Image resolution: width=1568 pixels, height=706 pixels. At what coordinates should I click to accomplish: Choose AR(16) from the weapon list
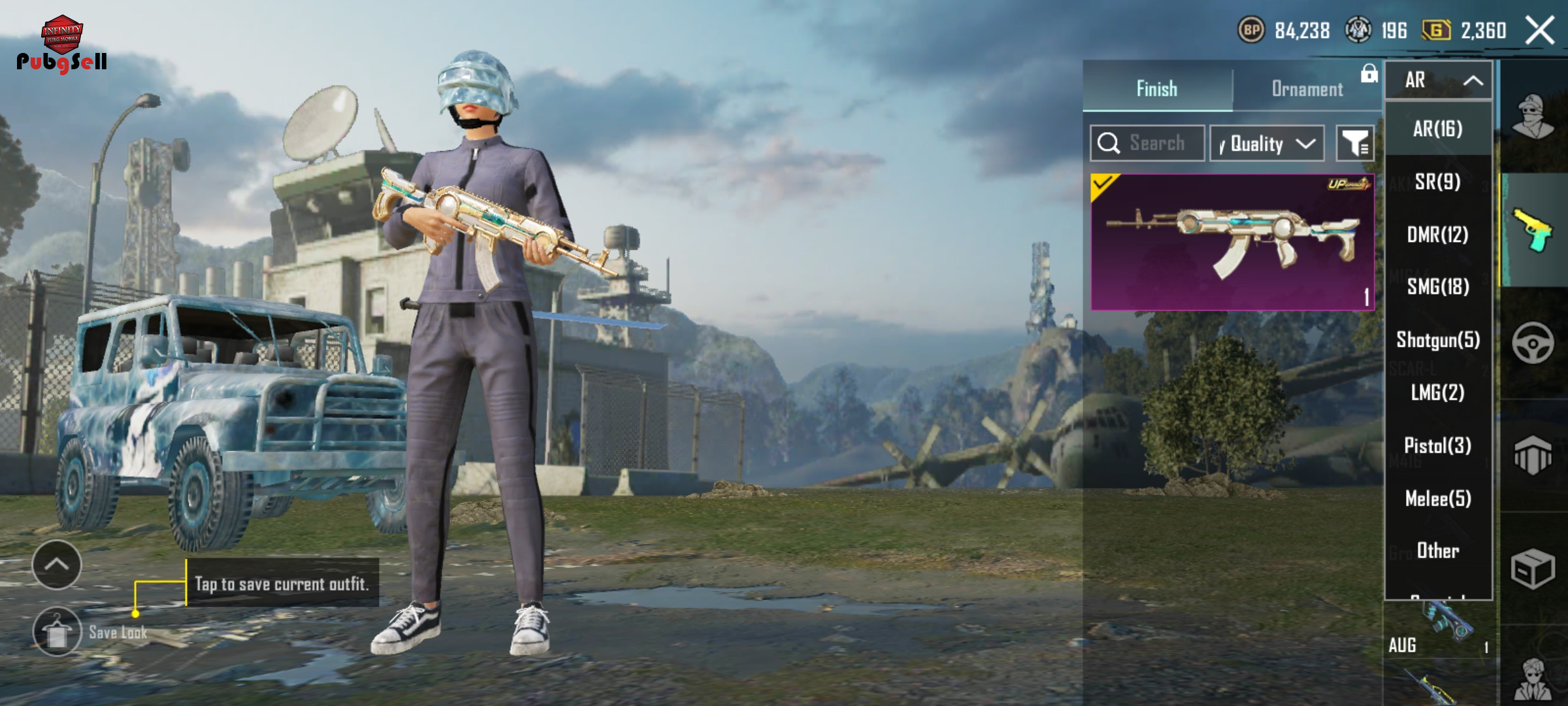(1438, 129)
